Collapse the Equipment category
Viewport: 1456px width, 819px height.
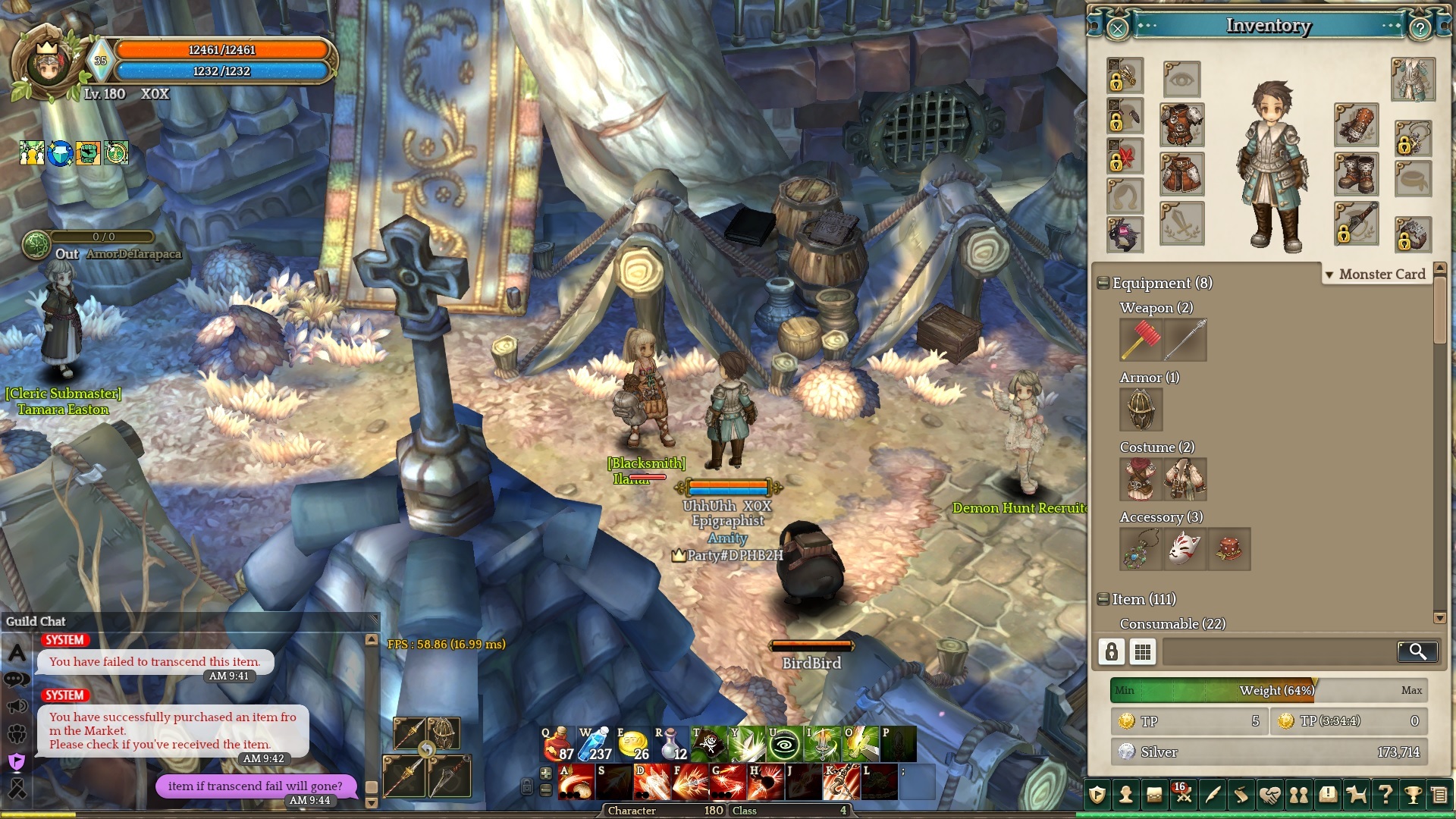tap(1103, 284)
